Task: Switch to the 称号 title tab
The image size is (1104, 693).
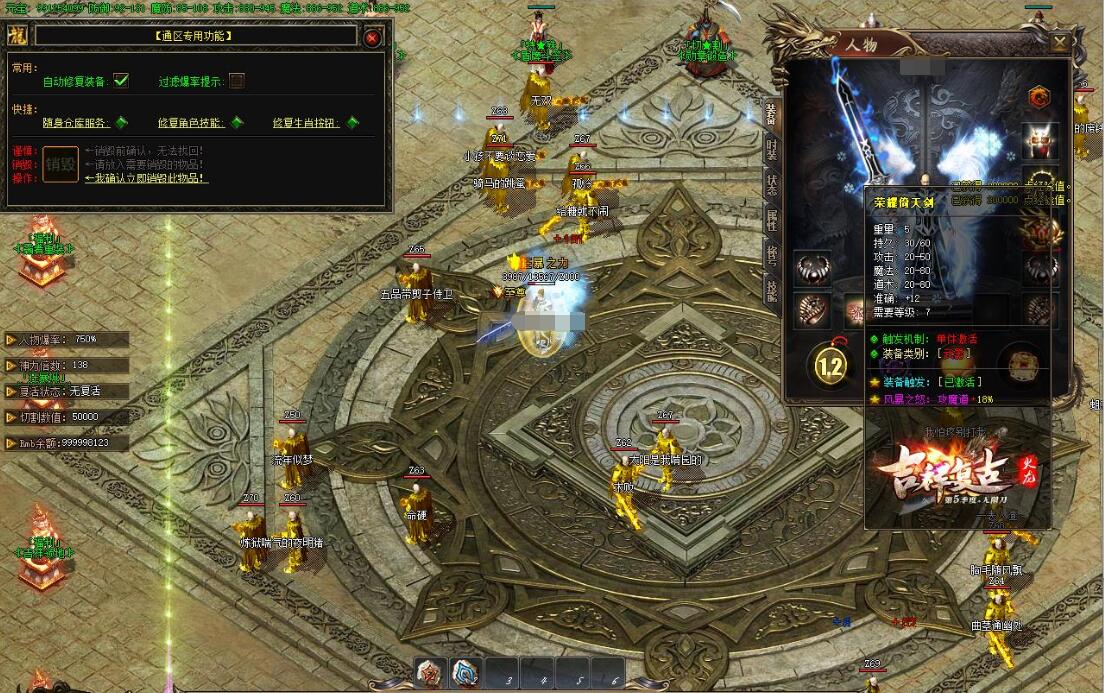Action: 771,255
